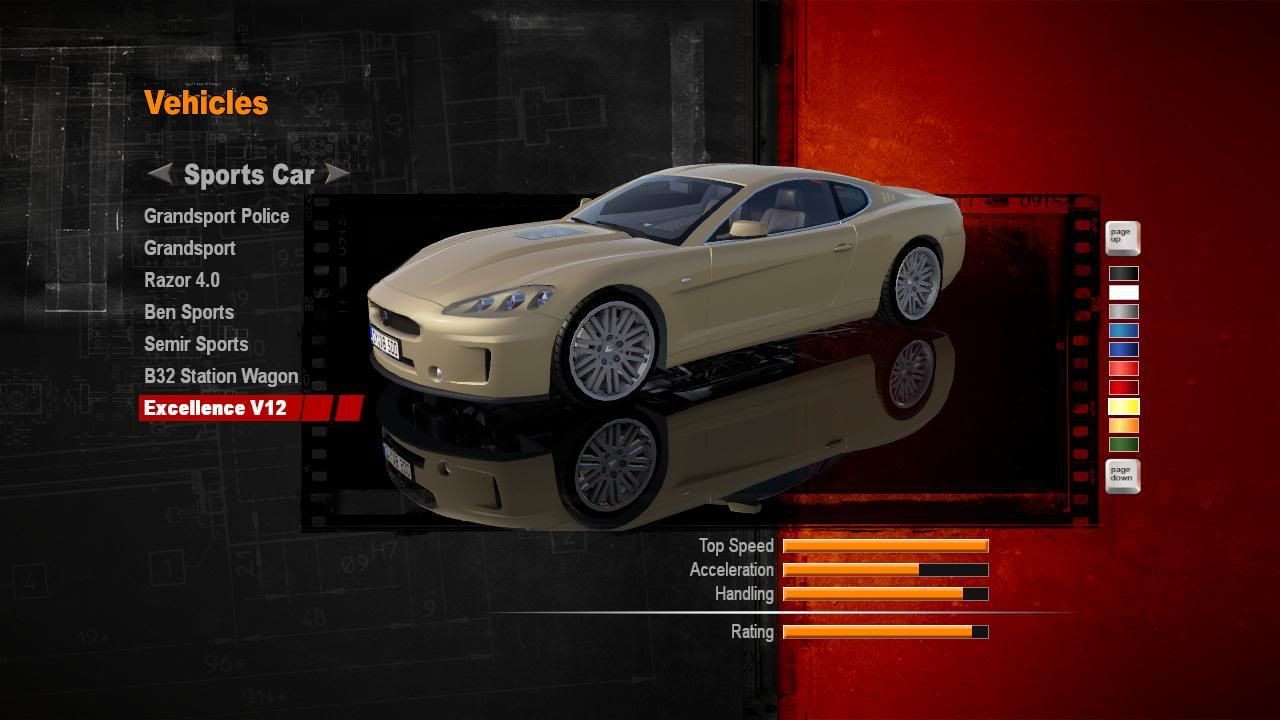Apply the black paint swatch
The height and width of the screenshot is (720, 1280).
click(1123, 274)
